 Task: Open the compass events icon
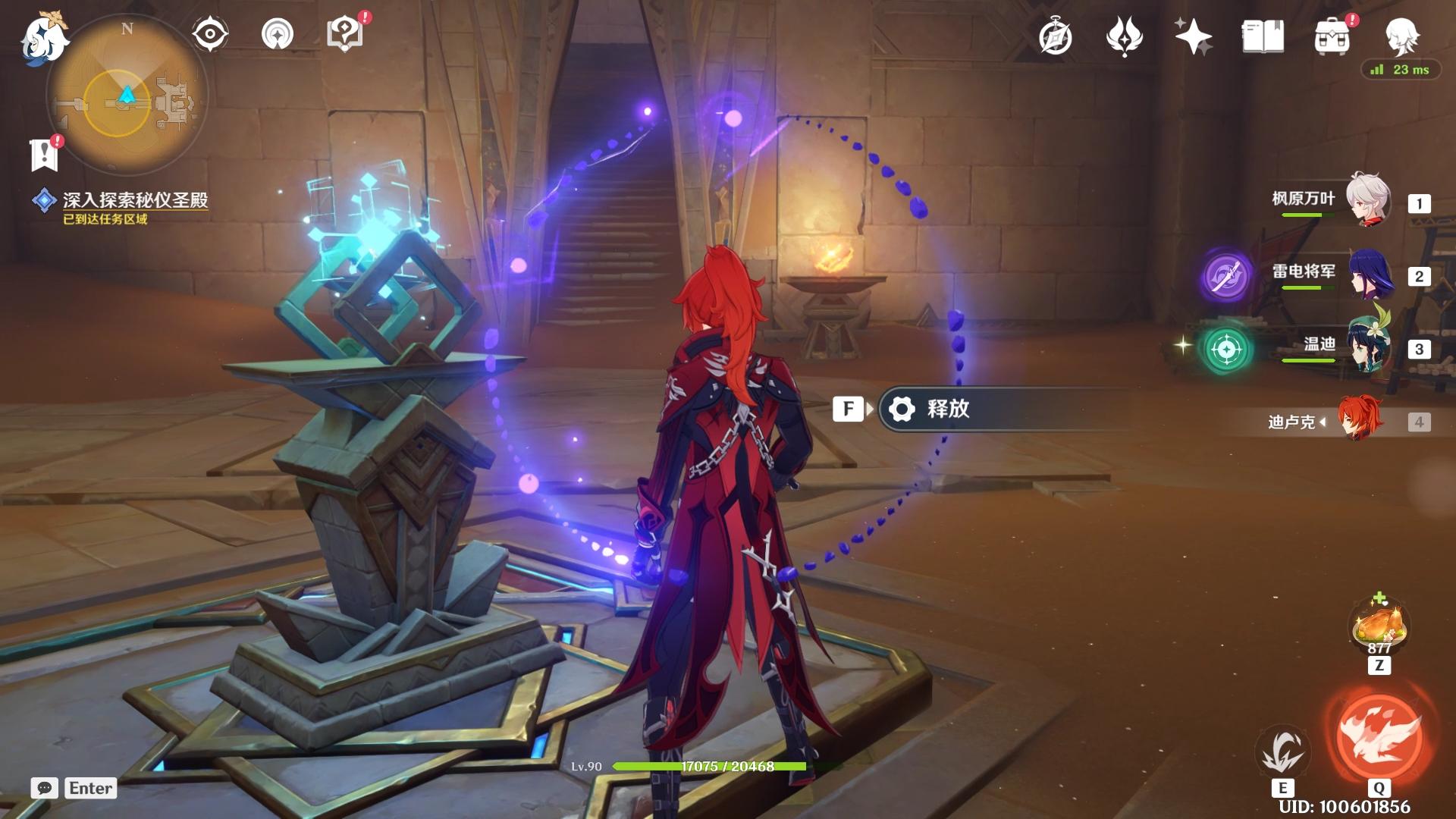pos(1055,36)
